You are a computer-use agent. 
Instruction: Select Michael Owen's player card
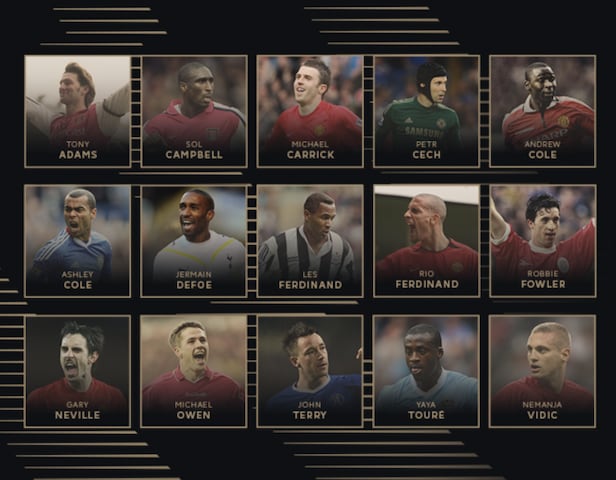193,370
